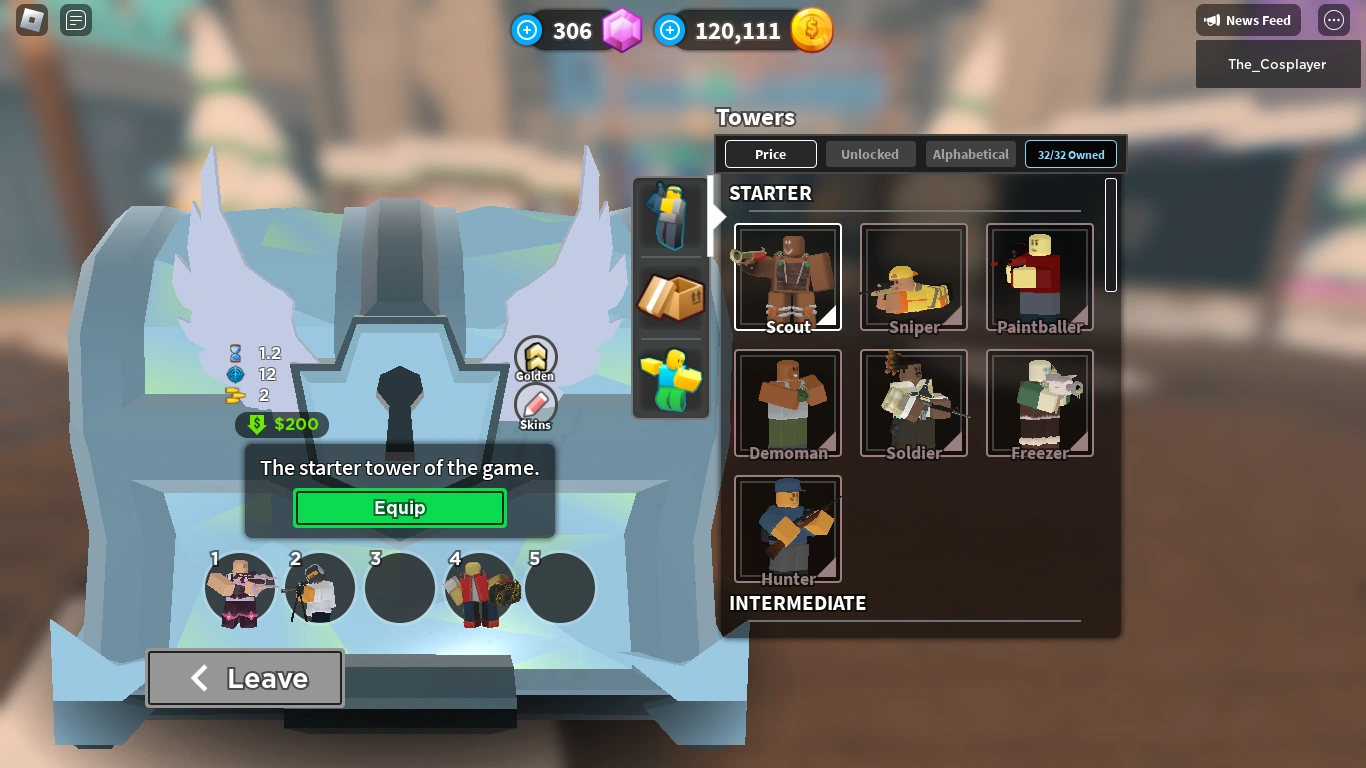
Task: Toggle Alphabetical sorting
Action: tap(970, 154)
